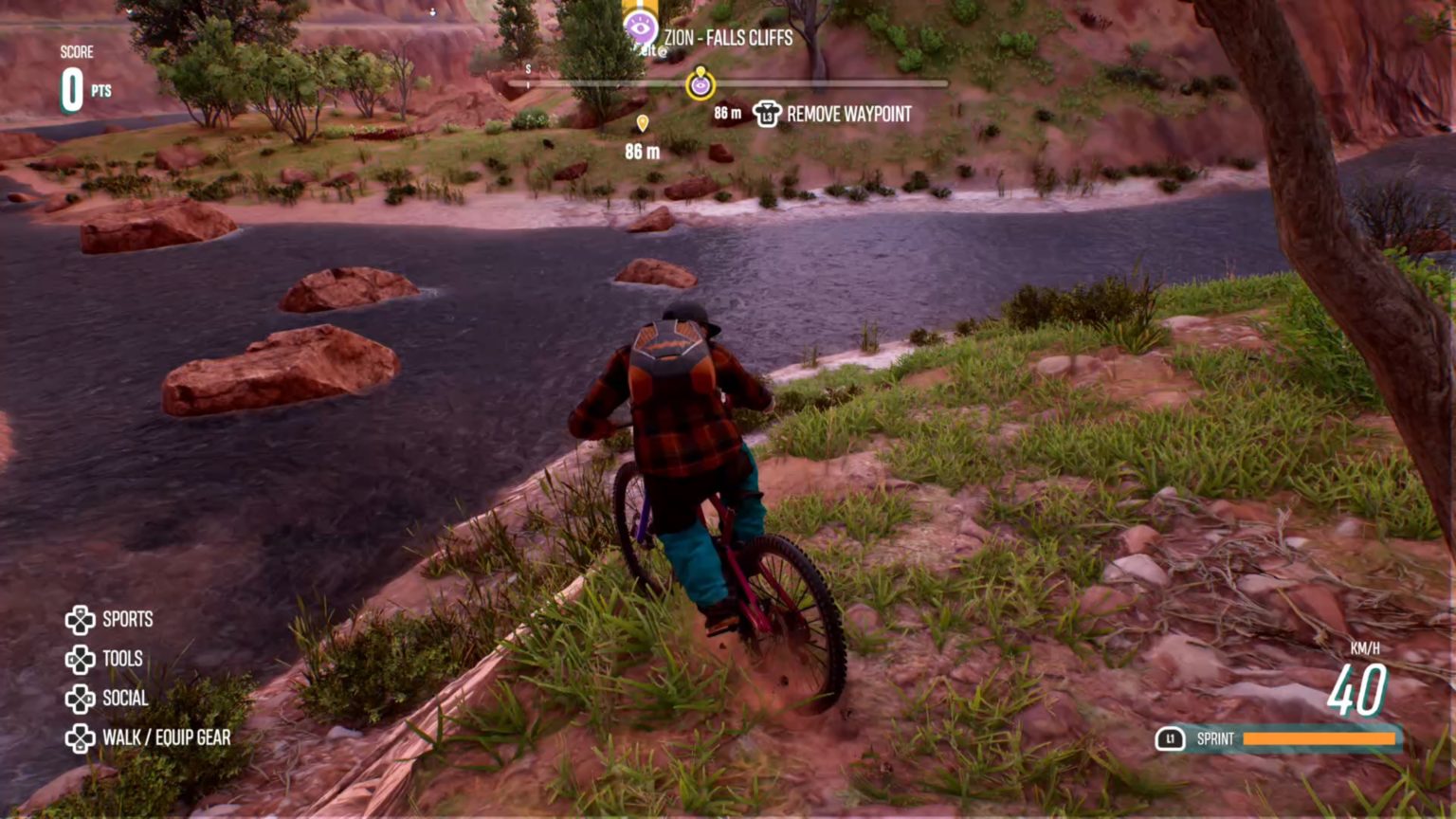The height and width of the screenshot is (819, 1456).
Task: Click the SPRINT label on the stamina bar
Action: pyautogui.click(x=1214, y=737)
